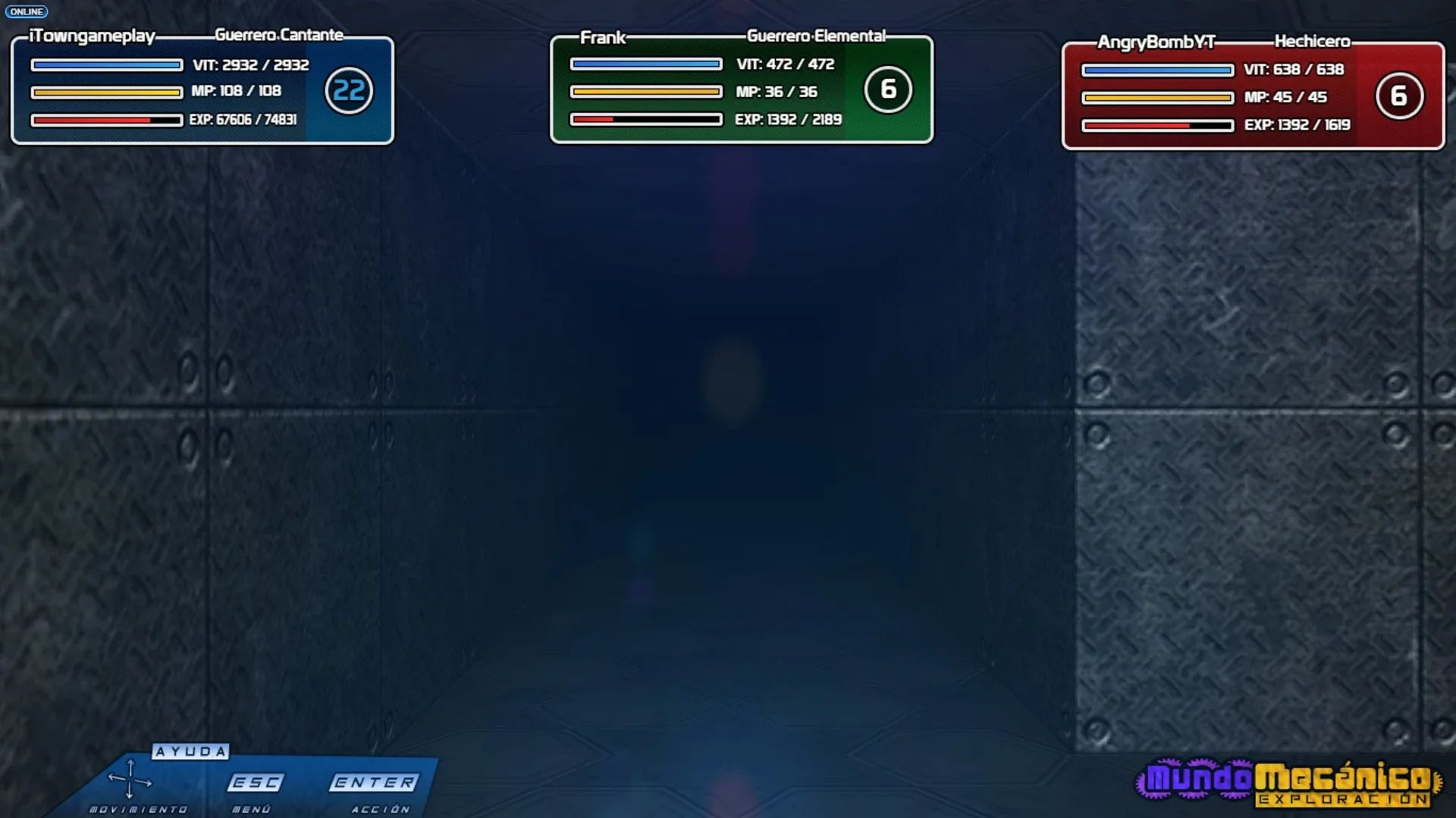
Task: Click the ENTER key icon for ACCIÓN
Action: [x=375, y=781]
